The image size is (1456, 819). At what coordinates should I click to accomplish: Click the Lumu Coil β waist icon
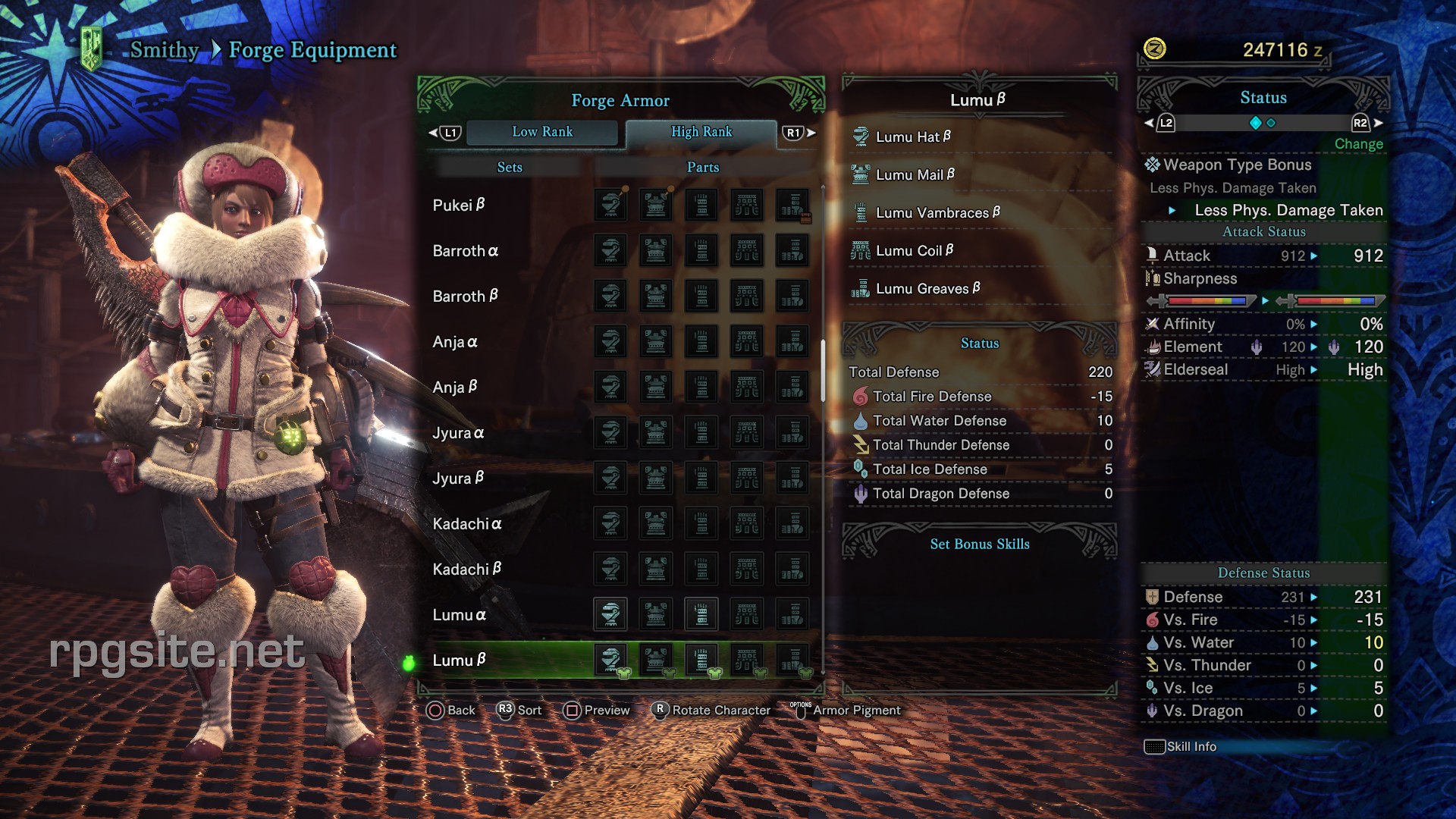click(x=861, y=250)
